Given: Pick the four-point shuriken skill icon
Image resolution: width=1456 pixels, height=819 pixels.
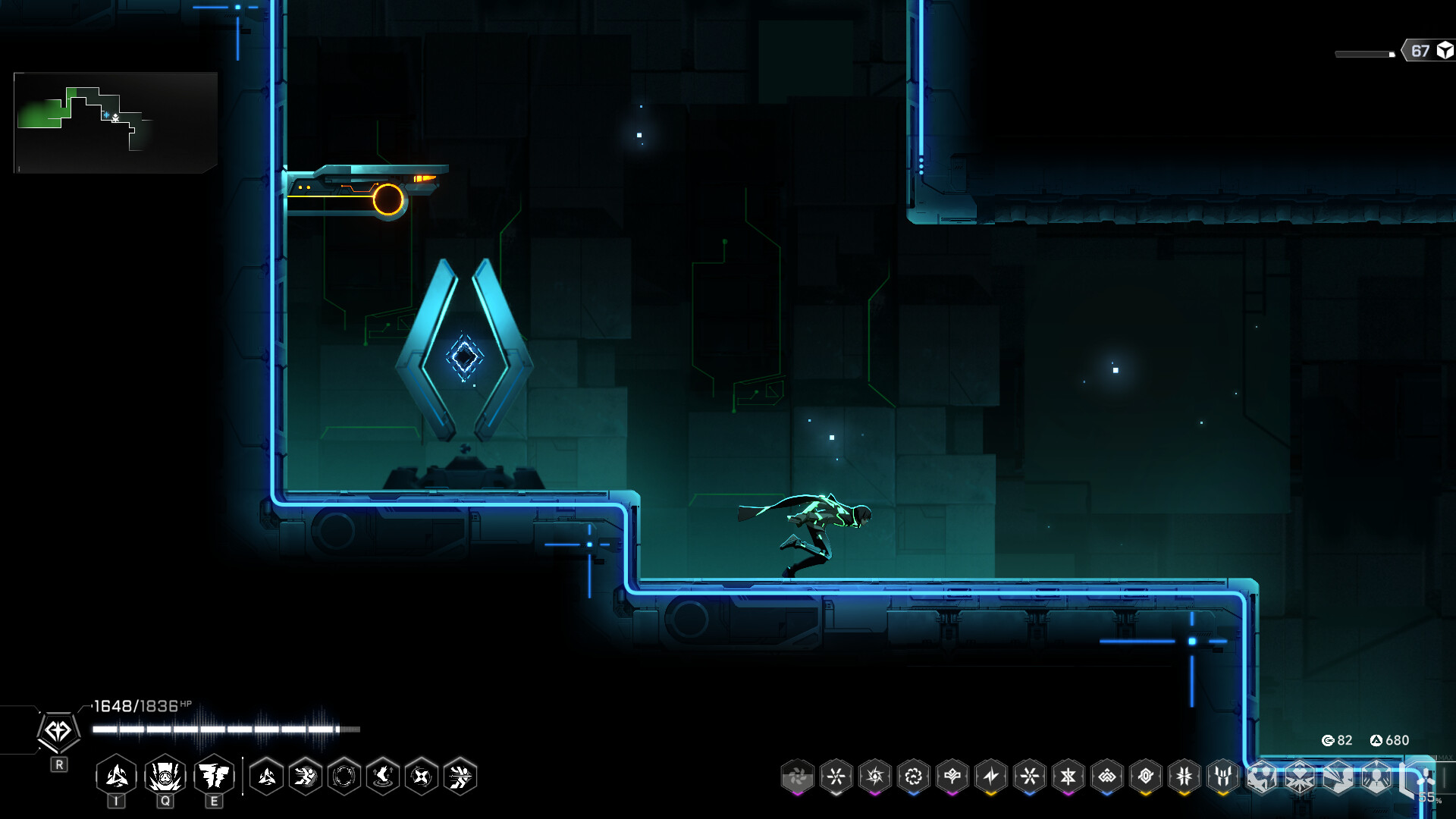Looking at the screenshot, I should (422, 777).
